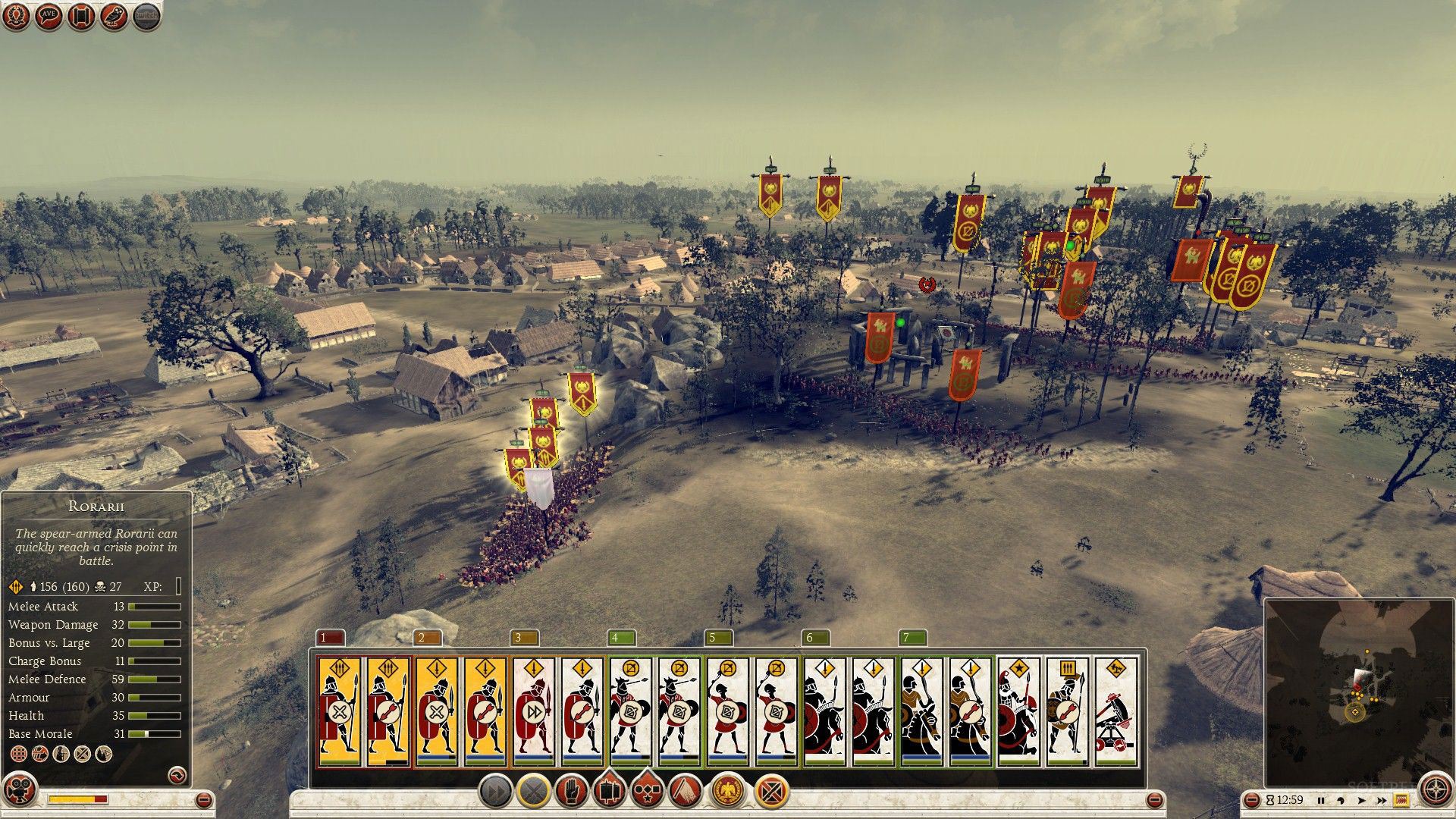The height and width of the screenshot is (819, 1456).
Task: Open the AVE chat speech-bubble button
Action: click(49, 17)
